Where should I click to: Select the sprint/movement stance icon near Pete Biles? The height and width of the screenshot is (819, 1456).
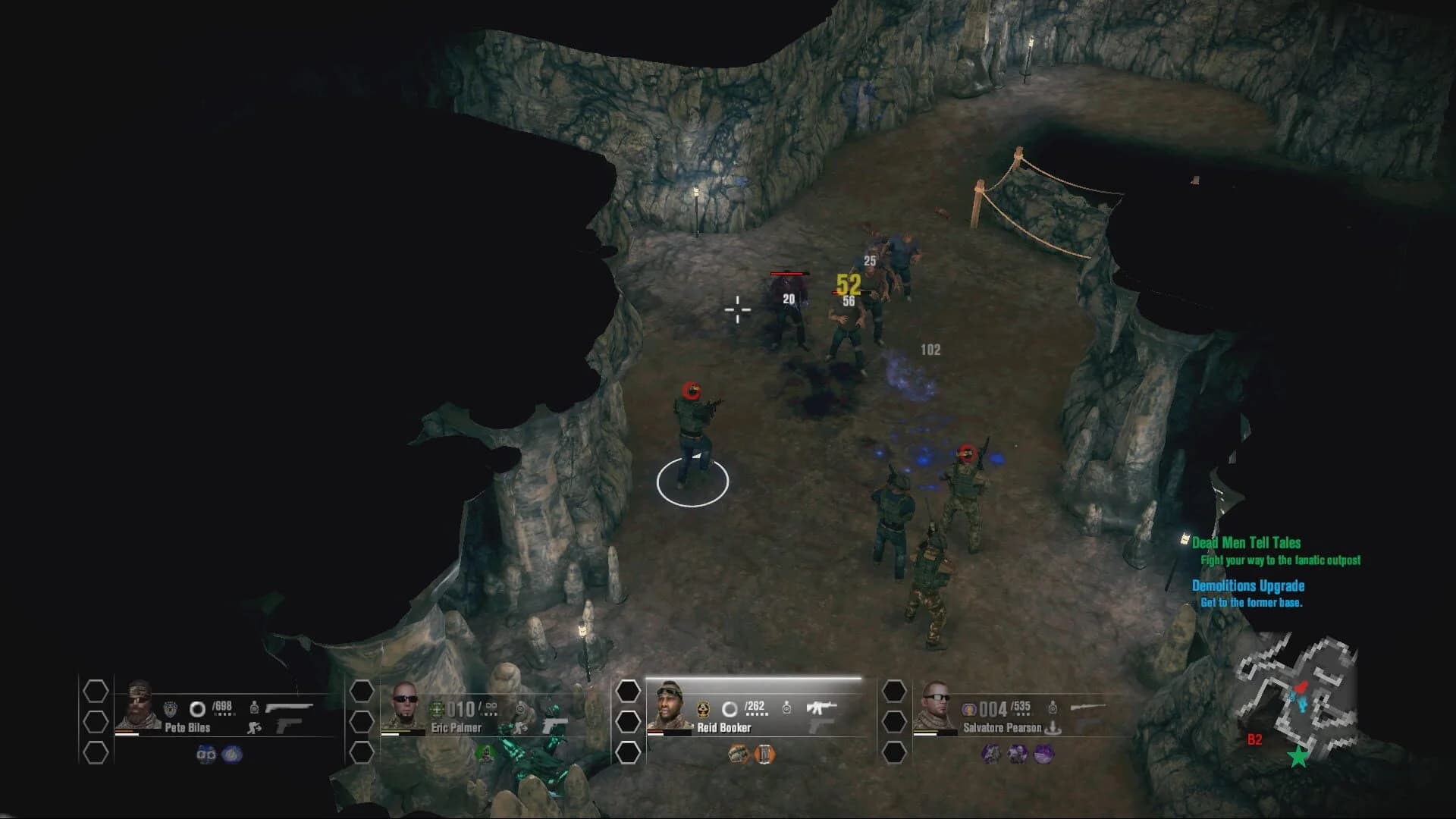(x=254, y=728)
